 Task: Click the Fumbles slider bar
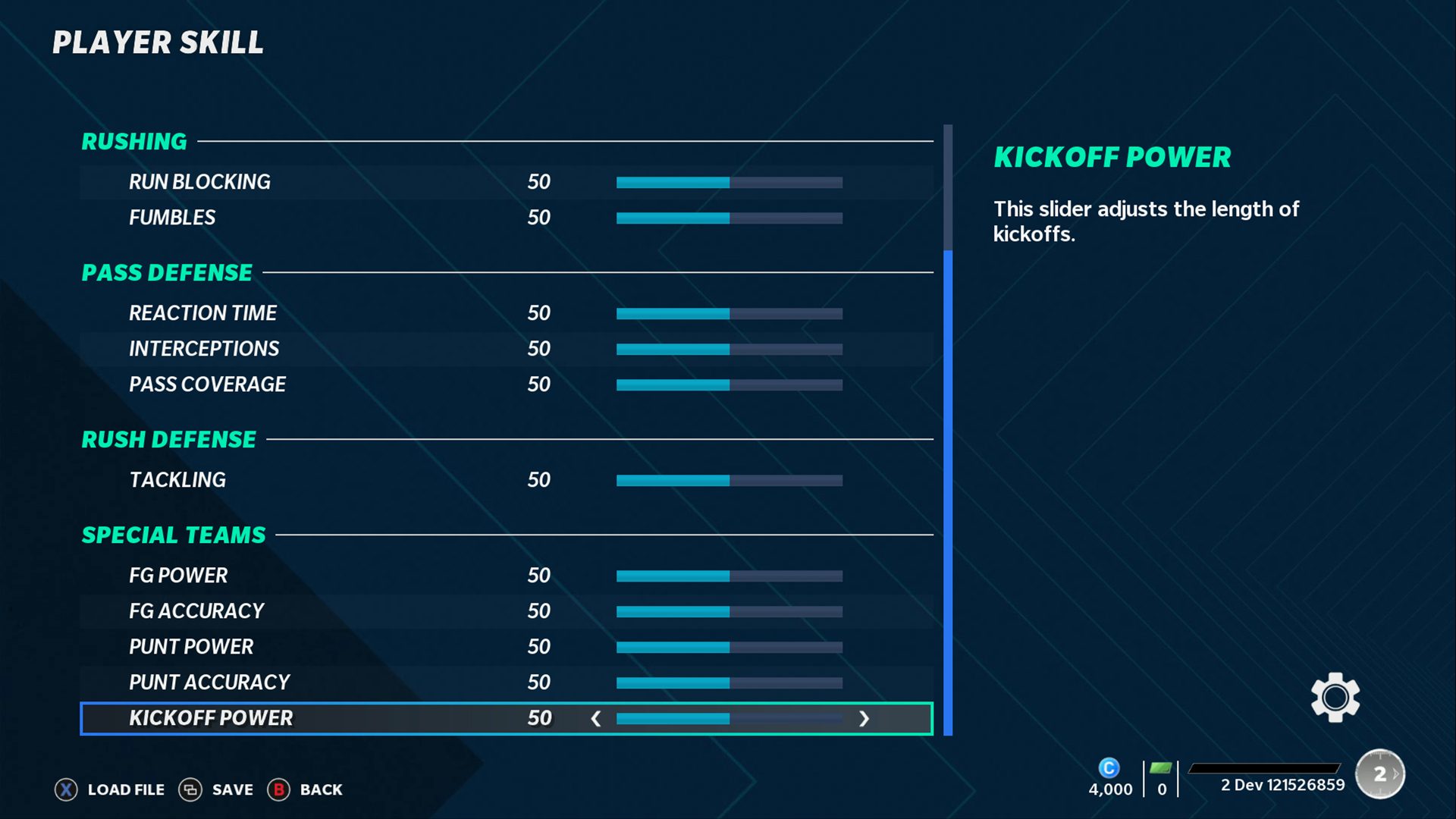728,218
